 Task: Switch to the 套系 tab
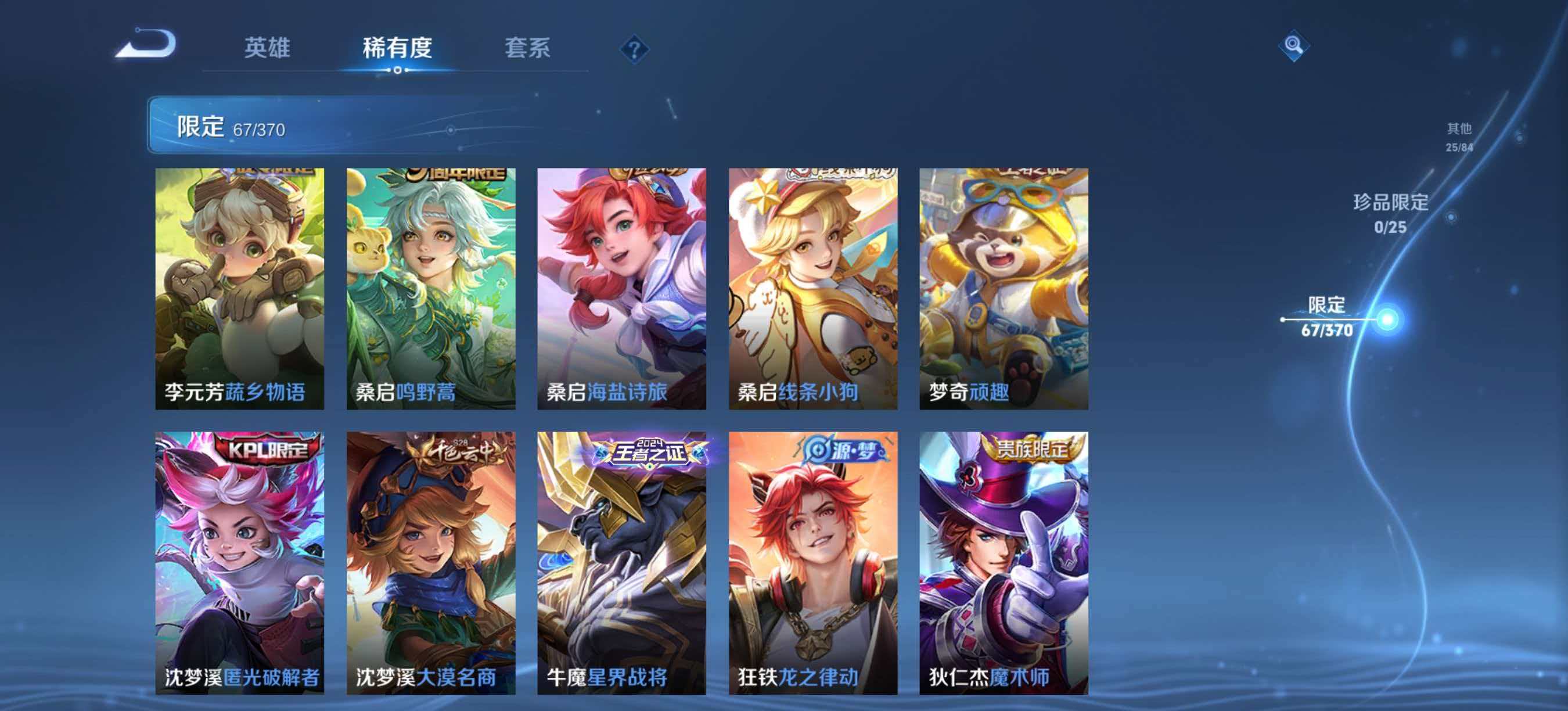(x=528, y=48)
